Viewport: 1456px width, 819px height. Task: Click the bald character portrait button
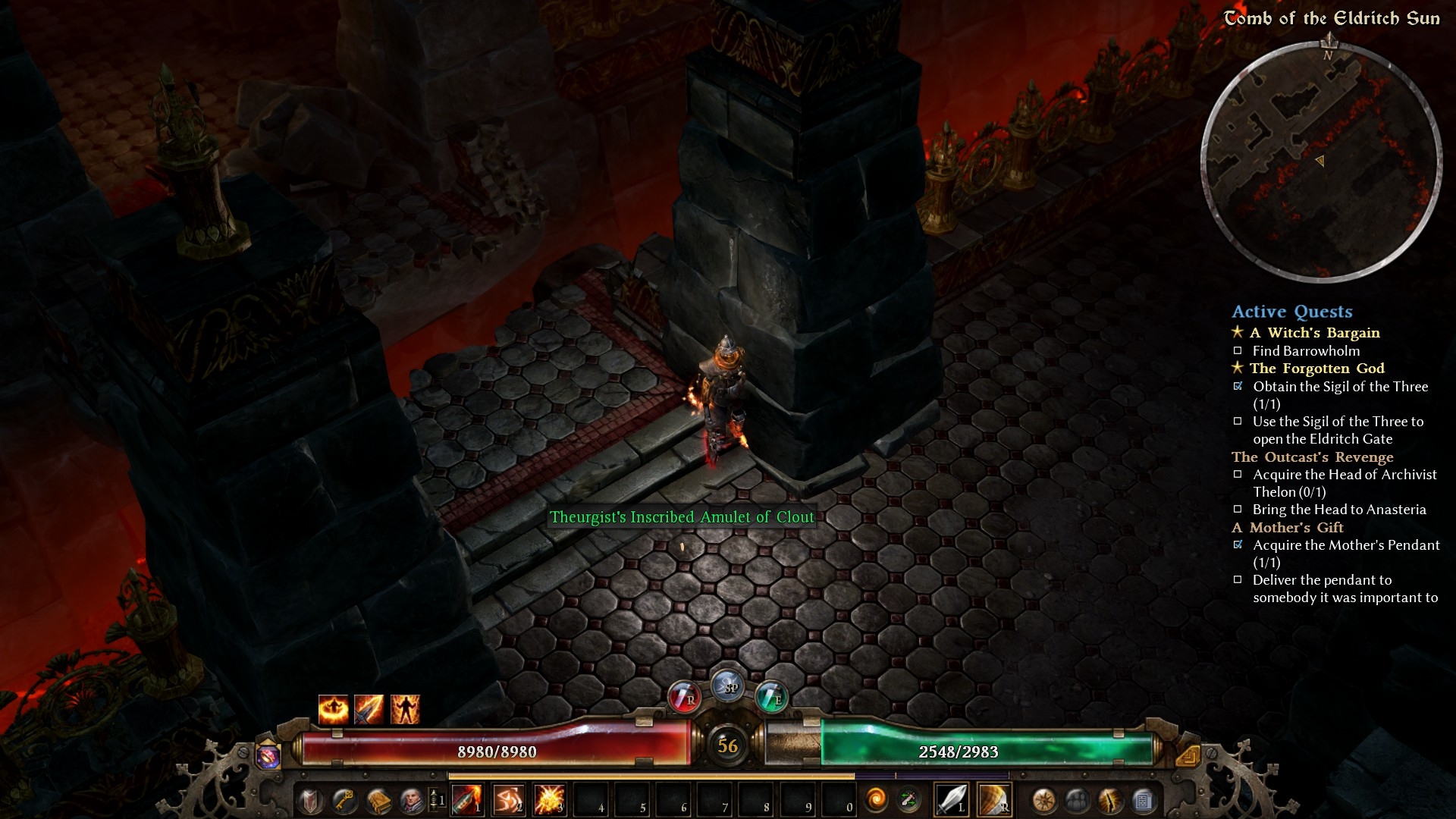point(412,801)
